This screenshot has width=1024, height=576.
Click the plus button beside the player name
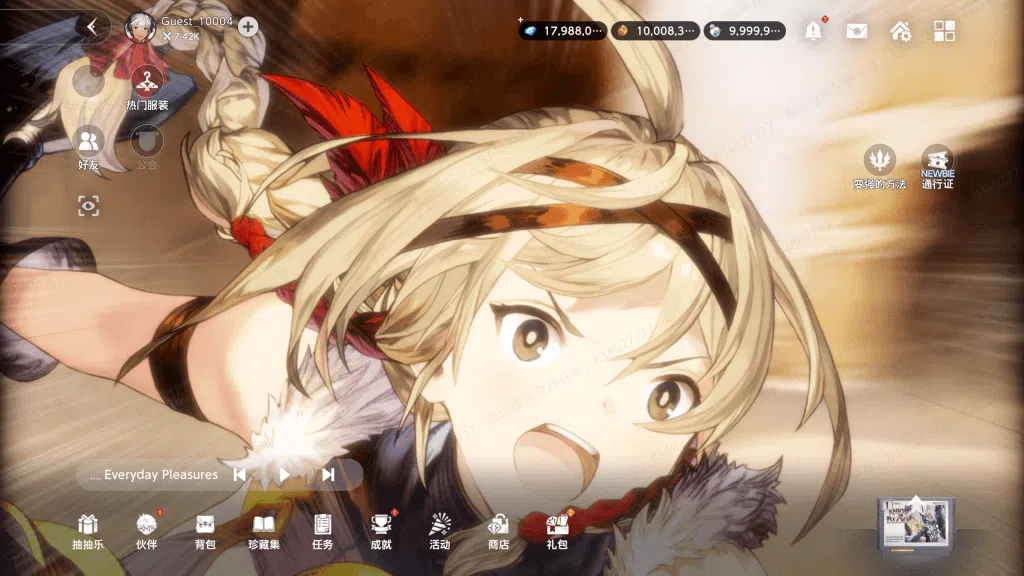[248, 27]
